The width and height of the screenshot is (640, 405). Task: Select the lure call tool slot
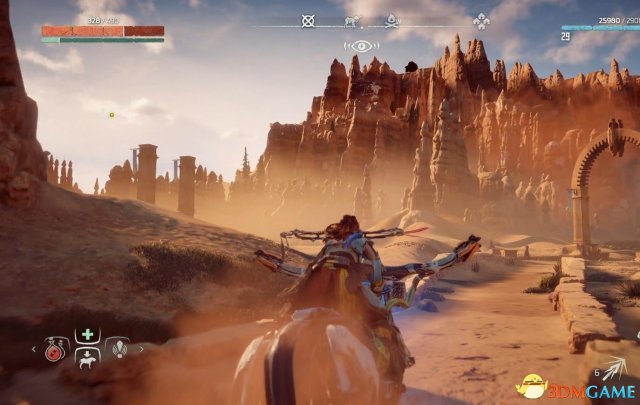click(119, 349)
